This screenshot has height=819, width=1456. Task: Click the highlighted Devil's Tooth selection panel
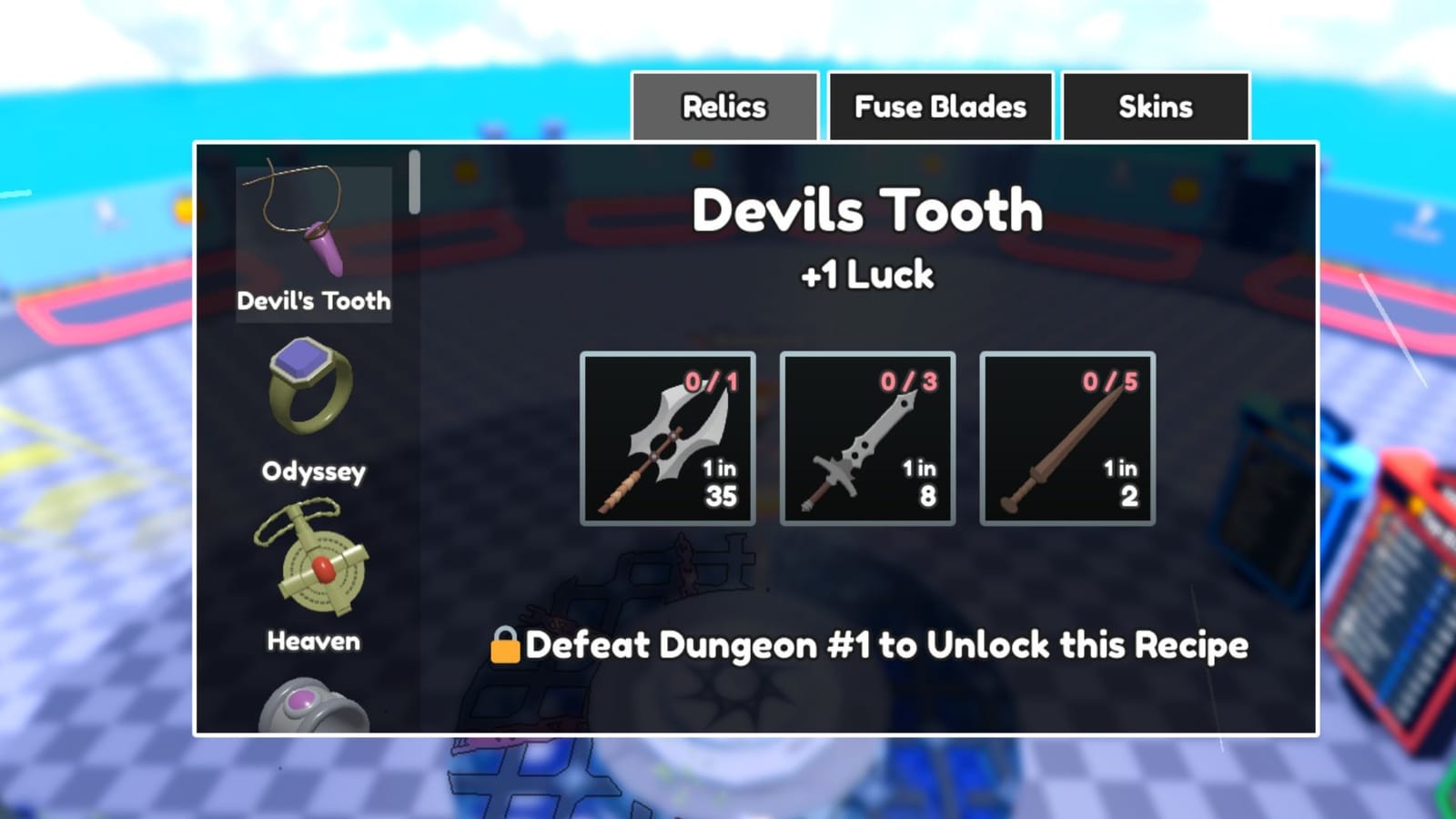click(316, 241)
